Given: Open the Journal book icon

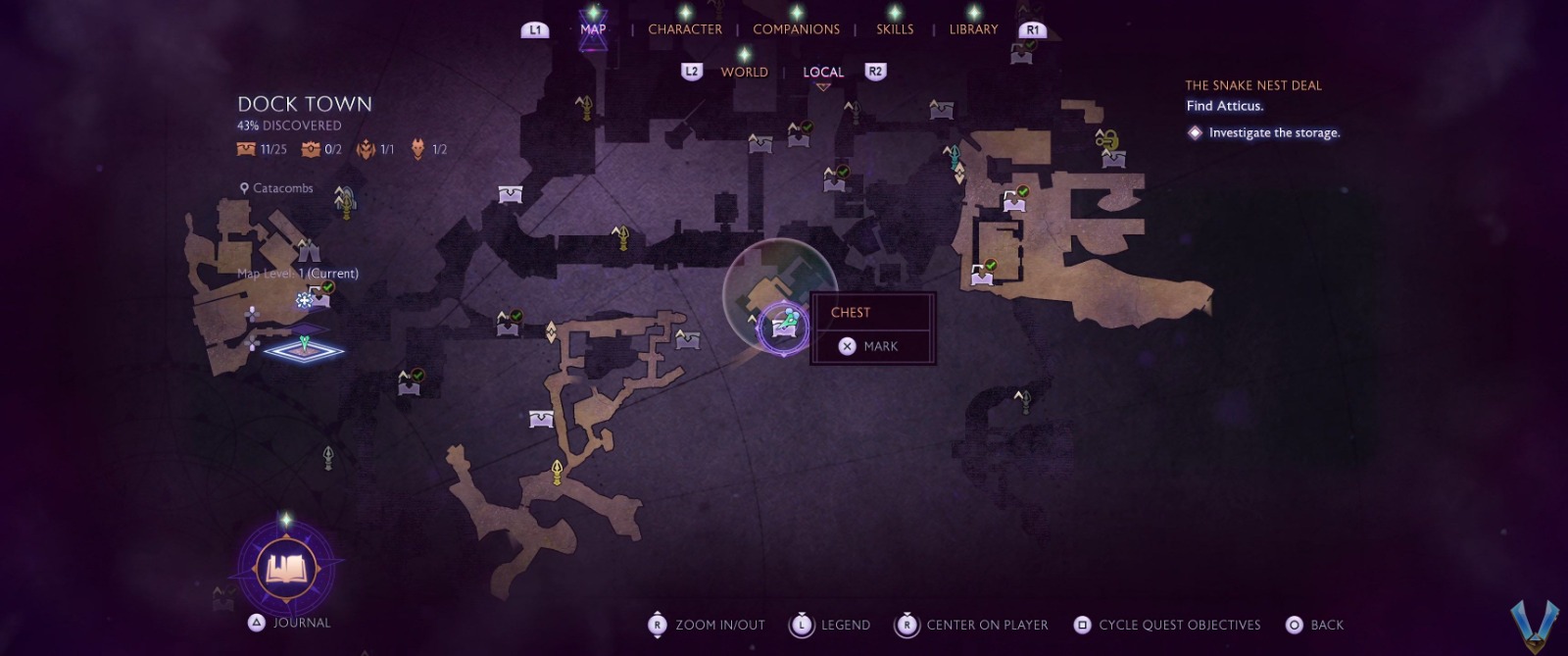Looking at the screenshot, I should [285, 568].
